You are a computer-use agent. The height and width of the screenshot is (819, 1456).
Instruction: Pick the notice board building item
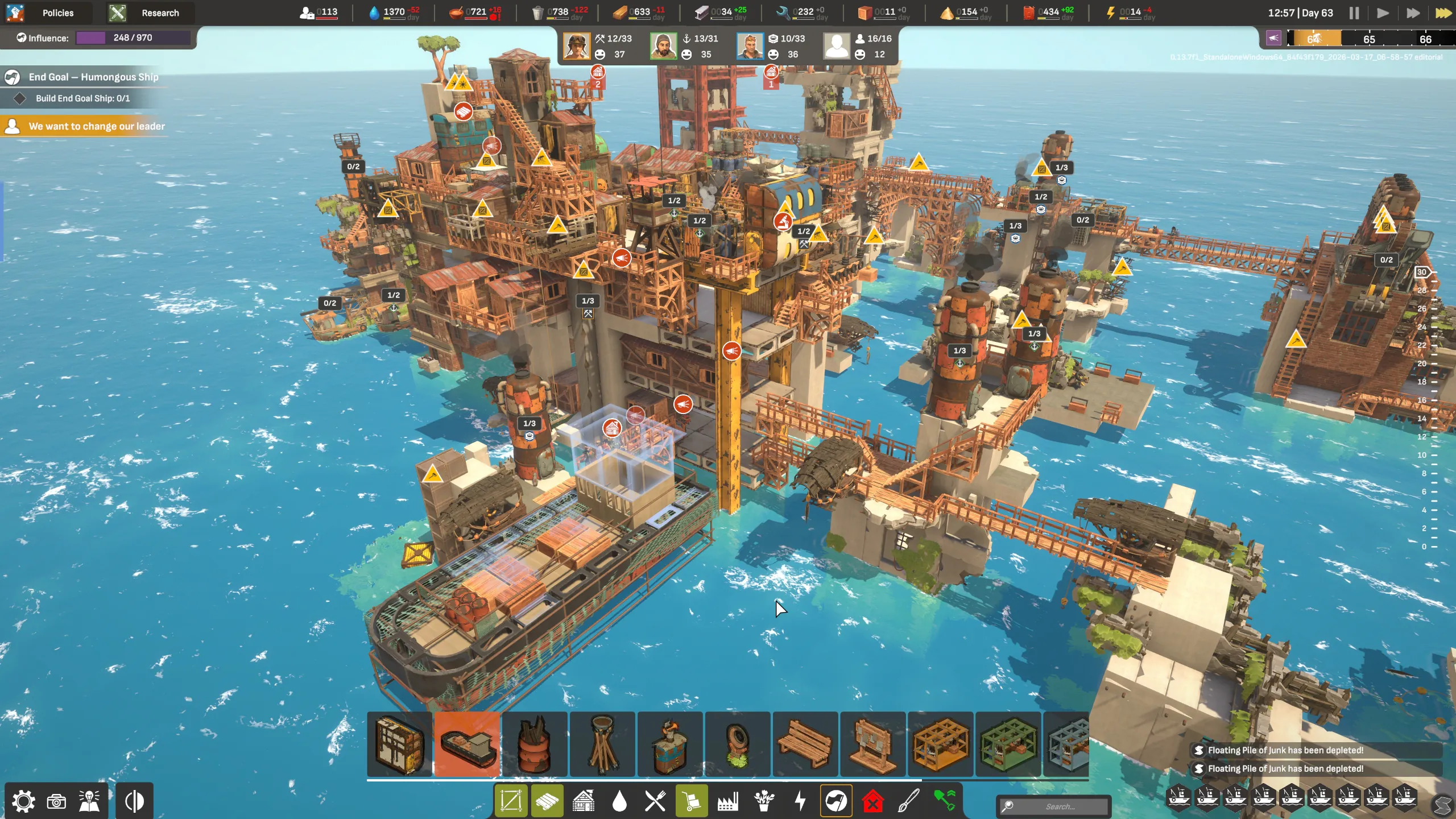pyautogui.click(x=872, y=744)
